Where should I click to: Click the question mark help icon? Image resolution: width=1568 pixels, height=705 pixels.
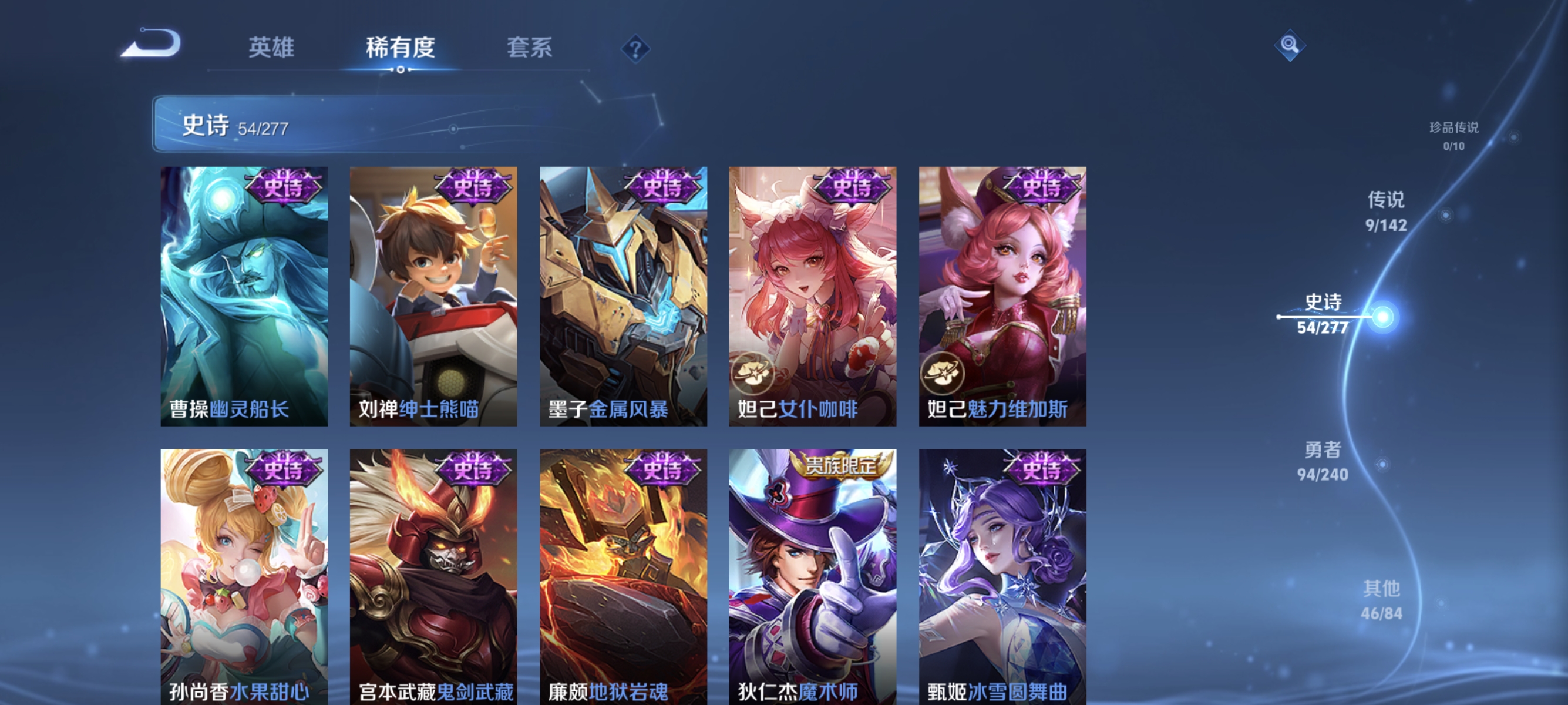[x=635, y=51]
